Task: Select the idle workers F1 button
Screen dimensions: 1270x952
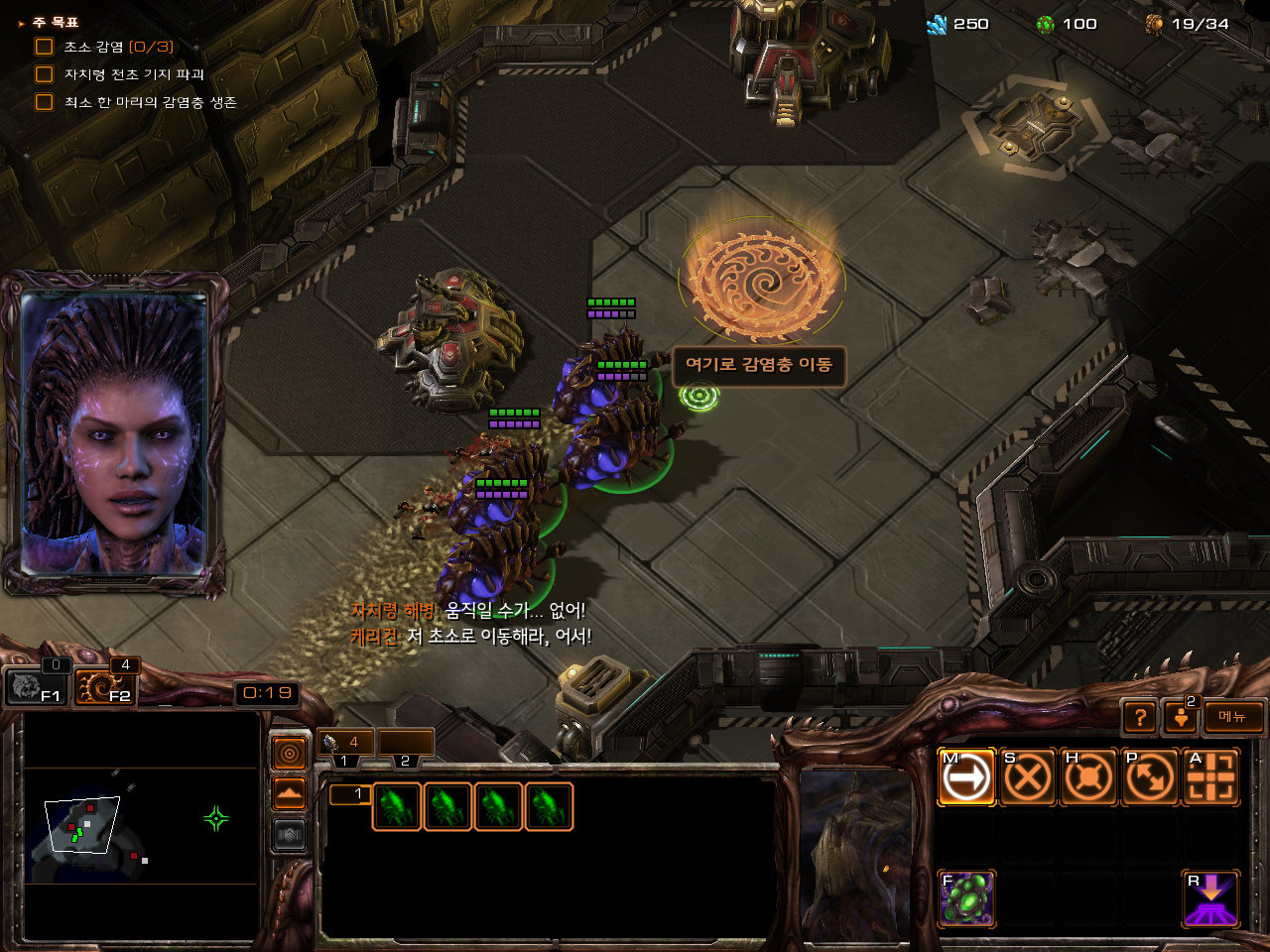Action: 36,685
